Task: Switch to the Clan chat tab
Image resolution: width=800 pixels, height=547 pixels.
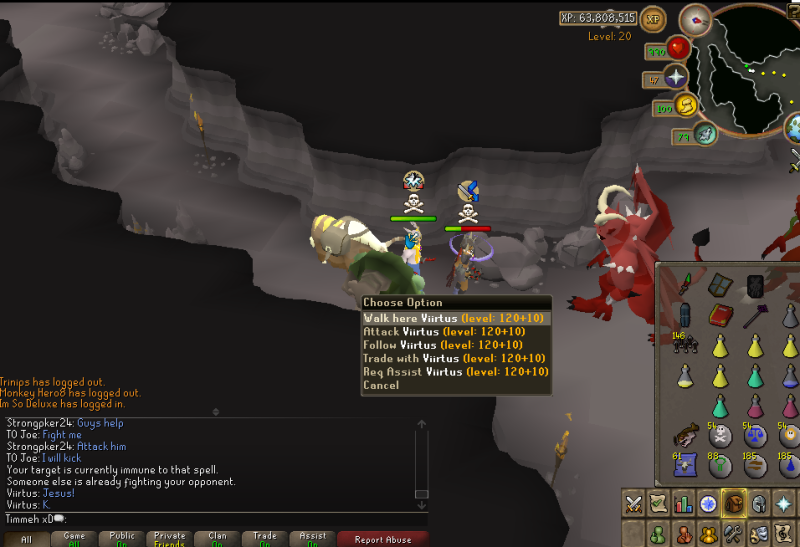Action: click(x=217, y=538)
